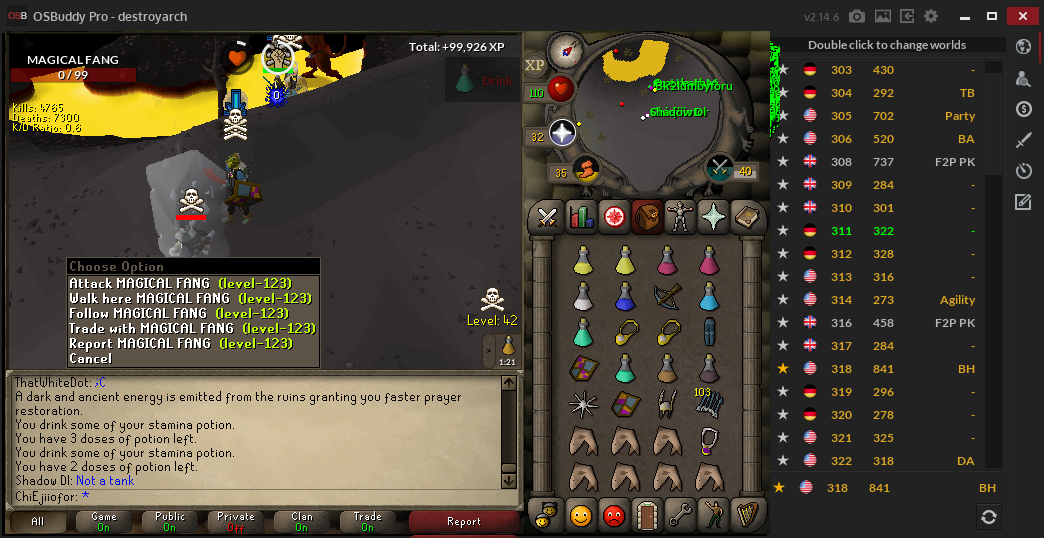This screenshot has height=538, width=1044.
Task: Click the Report chat button
Action: (x=464, y=521)
